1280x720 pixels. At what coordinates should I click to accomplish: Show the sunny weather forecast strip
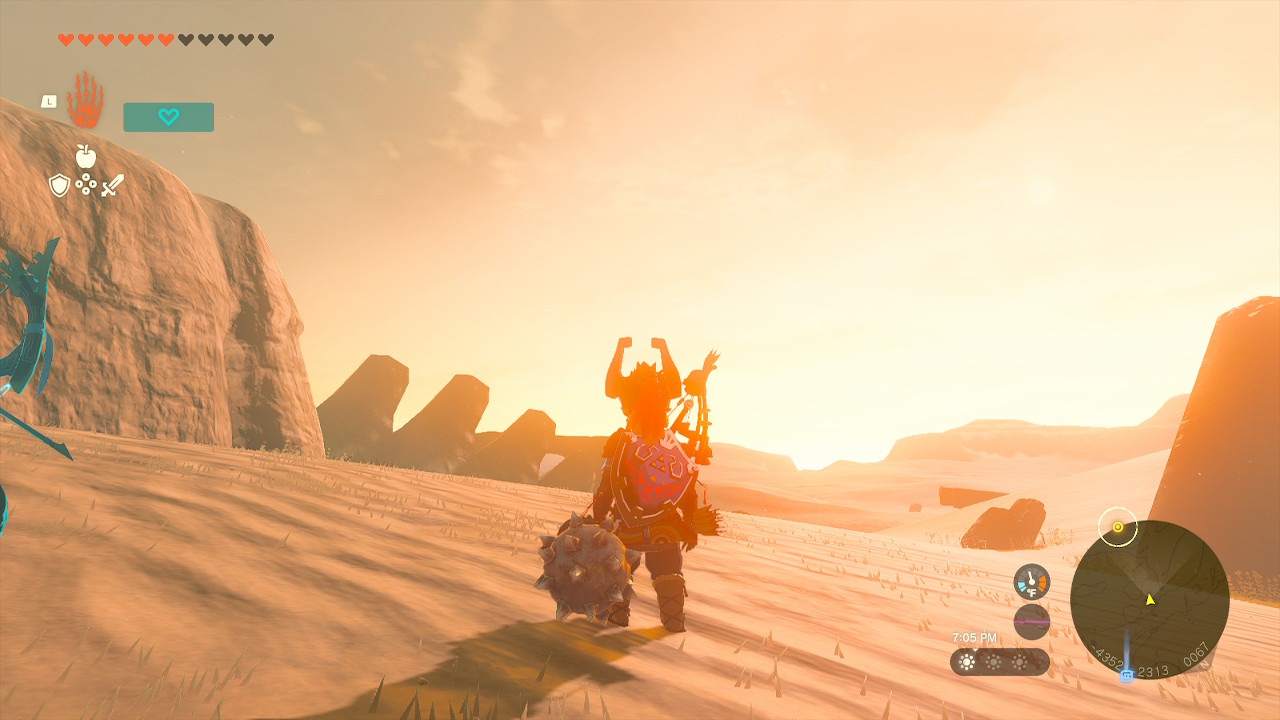(x=999, y=662)
